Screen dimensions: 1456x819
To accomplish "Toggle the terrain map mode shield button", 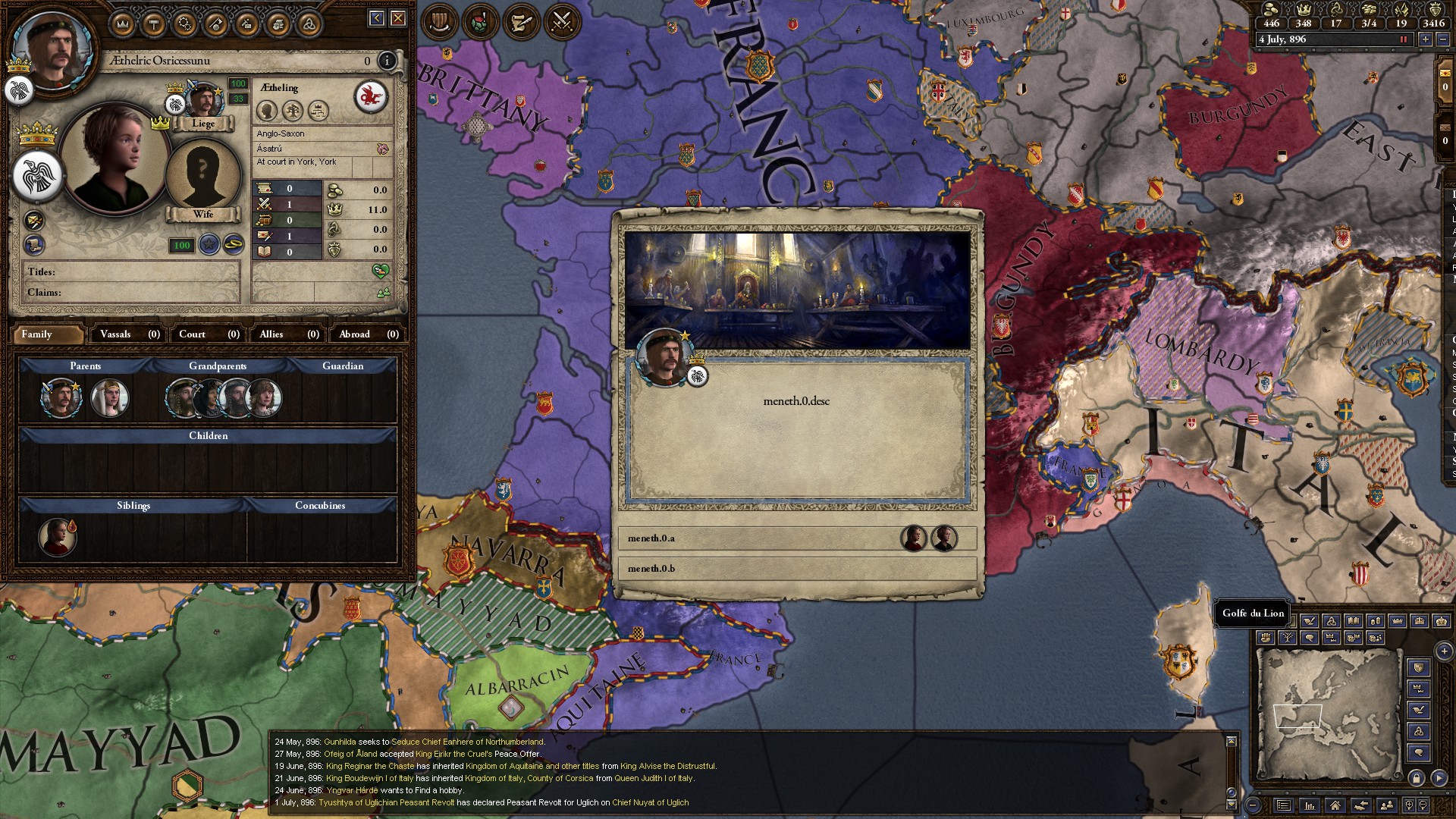I will tap(1417, 667).
